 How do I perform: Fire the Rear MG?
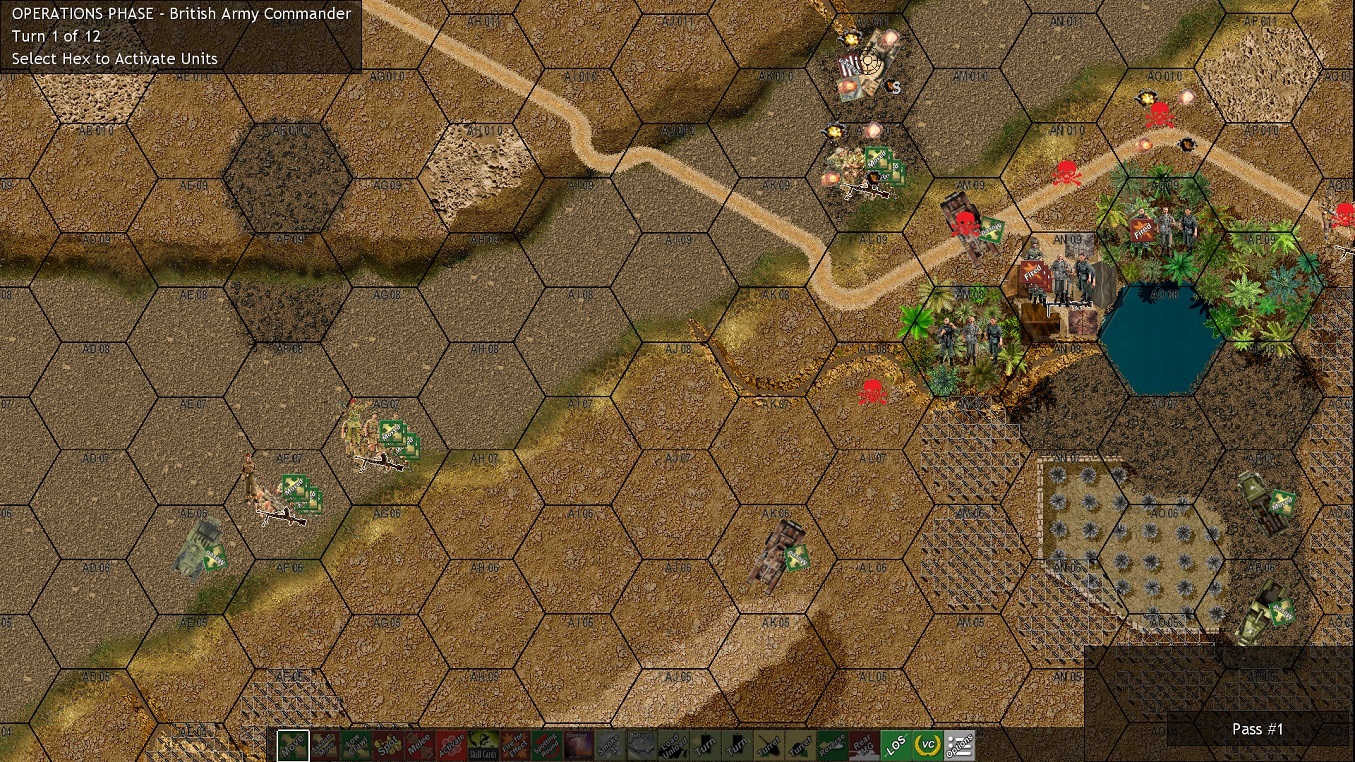[864, 746]
